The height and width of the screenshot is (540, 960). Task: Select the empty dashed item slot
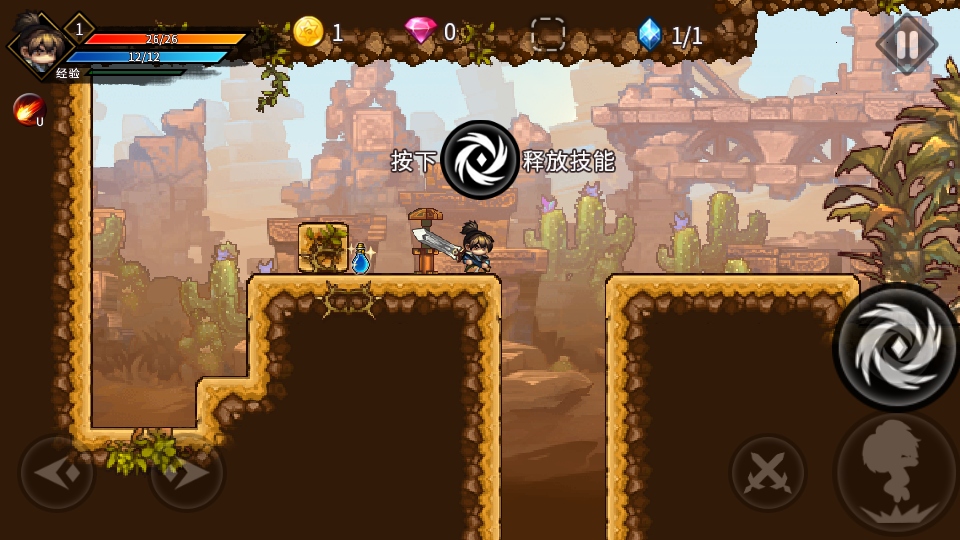click(548, 34)
